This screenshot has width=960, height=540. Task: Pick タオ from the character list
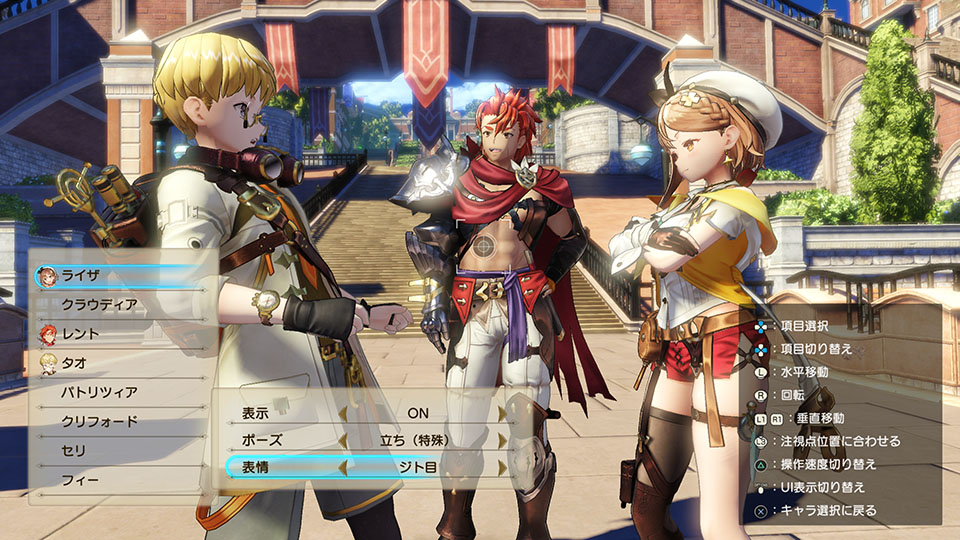tap(75, 363)
